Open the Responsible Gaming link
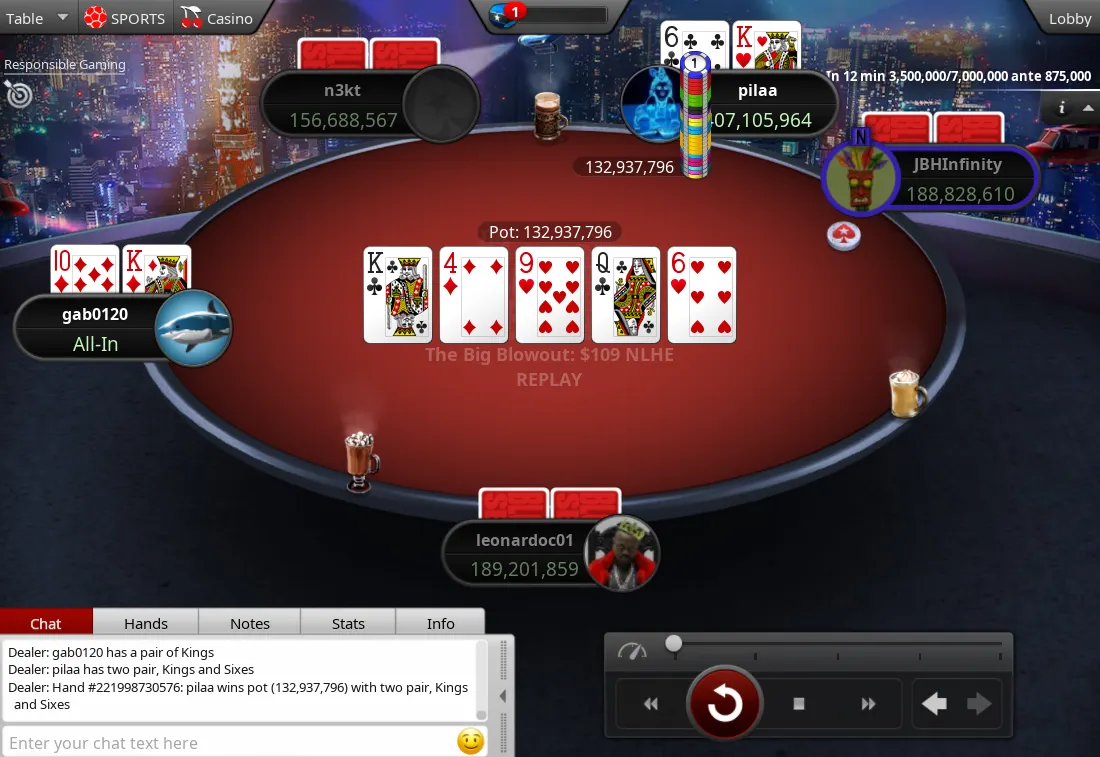This screenshot has height=757, width=1100. pos(65,65)
